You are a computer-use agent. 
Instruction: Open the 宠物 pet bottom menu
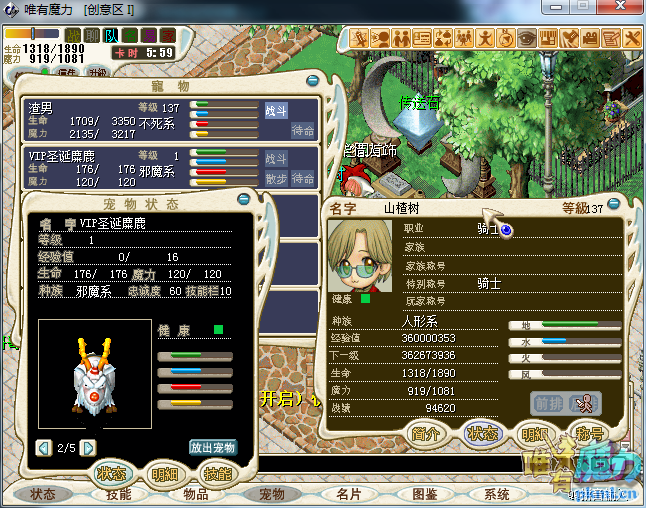pos(272,494)
